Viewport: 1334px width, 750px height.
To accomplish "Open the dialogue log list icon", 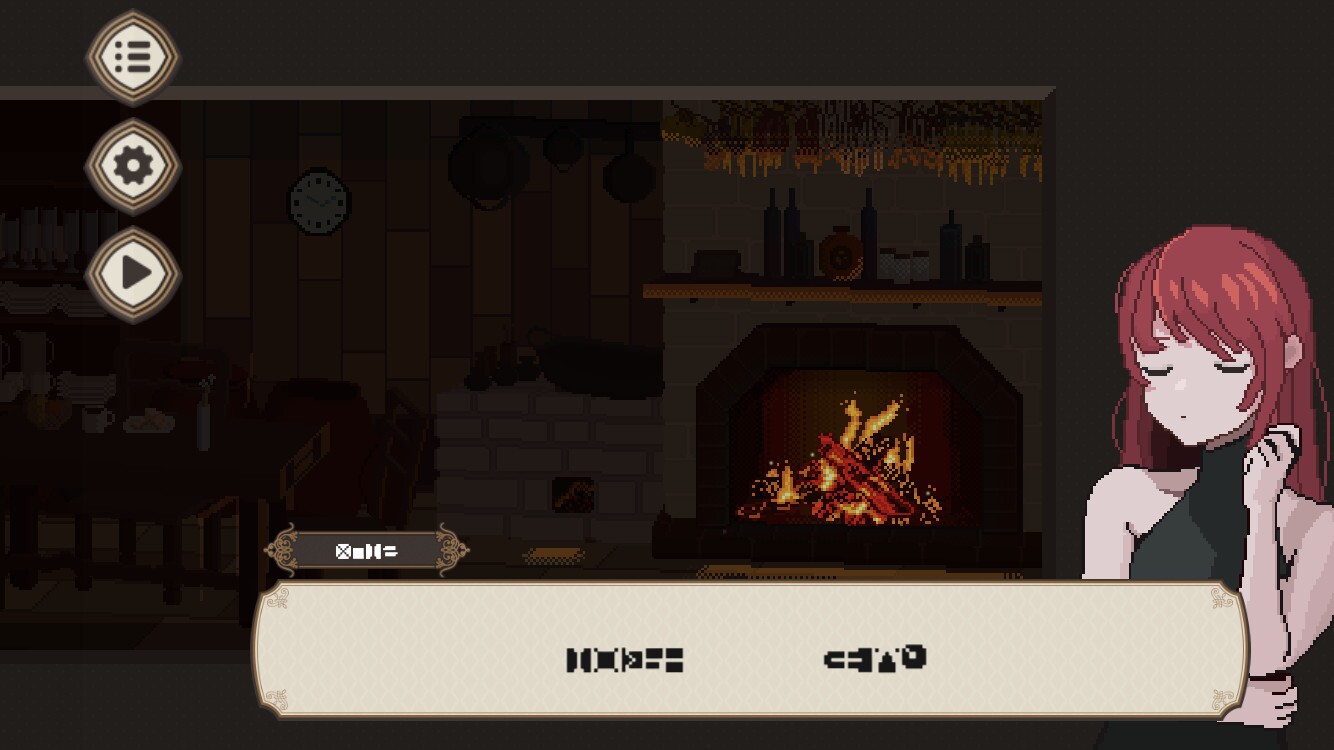I will [131, 57].
